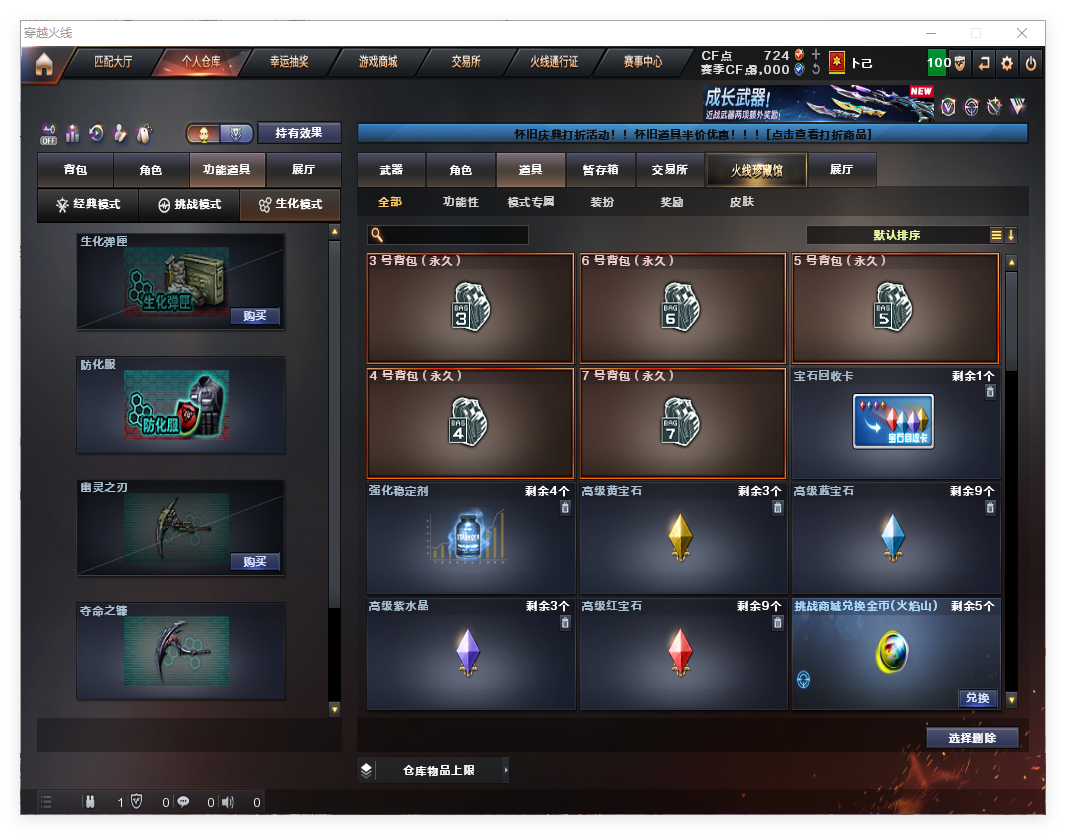Go to the home screen icon
The width and height of the screenshot is (1066, 835).
(43, 64)
